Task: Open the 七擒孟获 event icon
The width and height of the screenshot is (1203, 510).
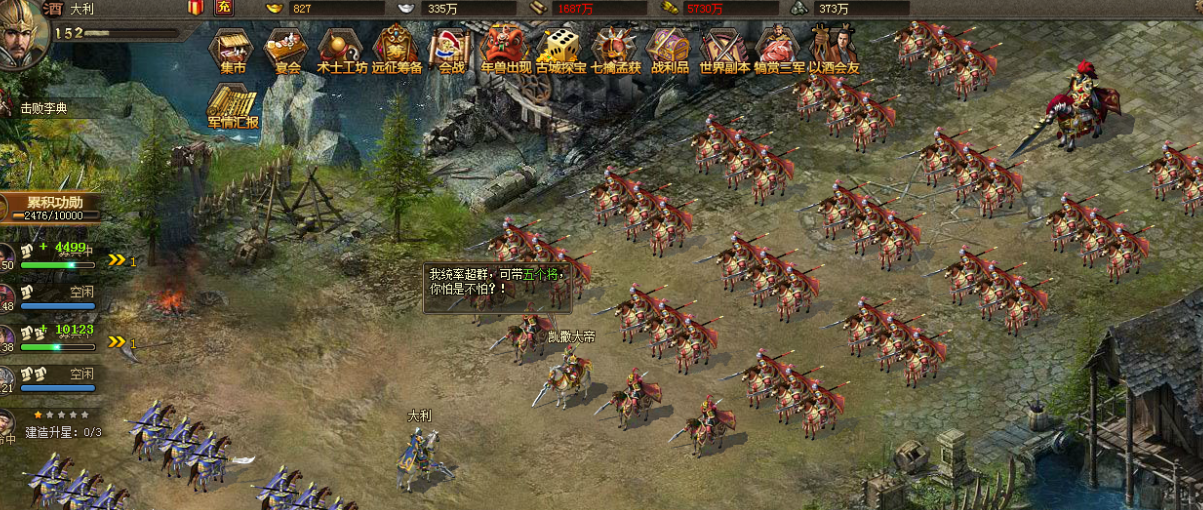Action: [614, 47]
